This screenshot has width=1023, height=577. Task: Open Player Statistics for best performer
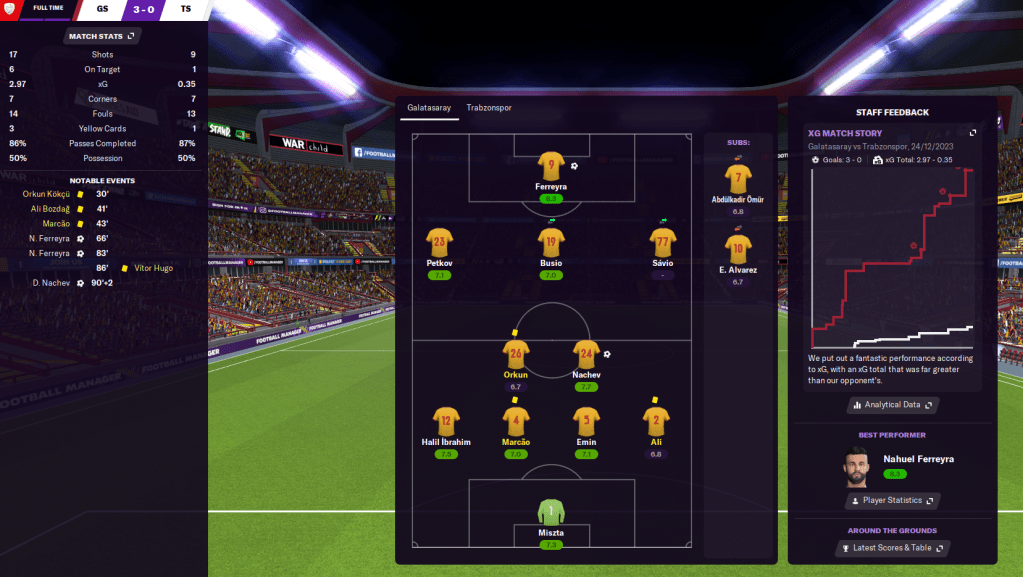[893, 500]
